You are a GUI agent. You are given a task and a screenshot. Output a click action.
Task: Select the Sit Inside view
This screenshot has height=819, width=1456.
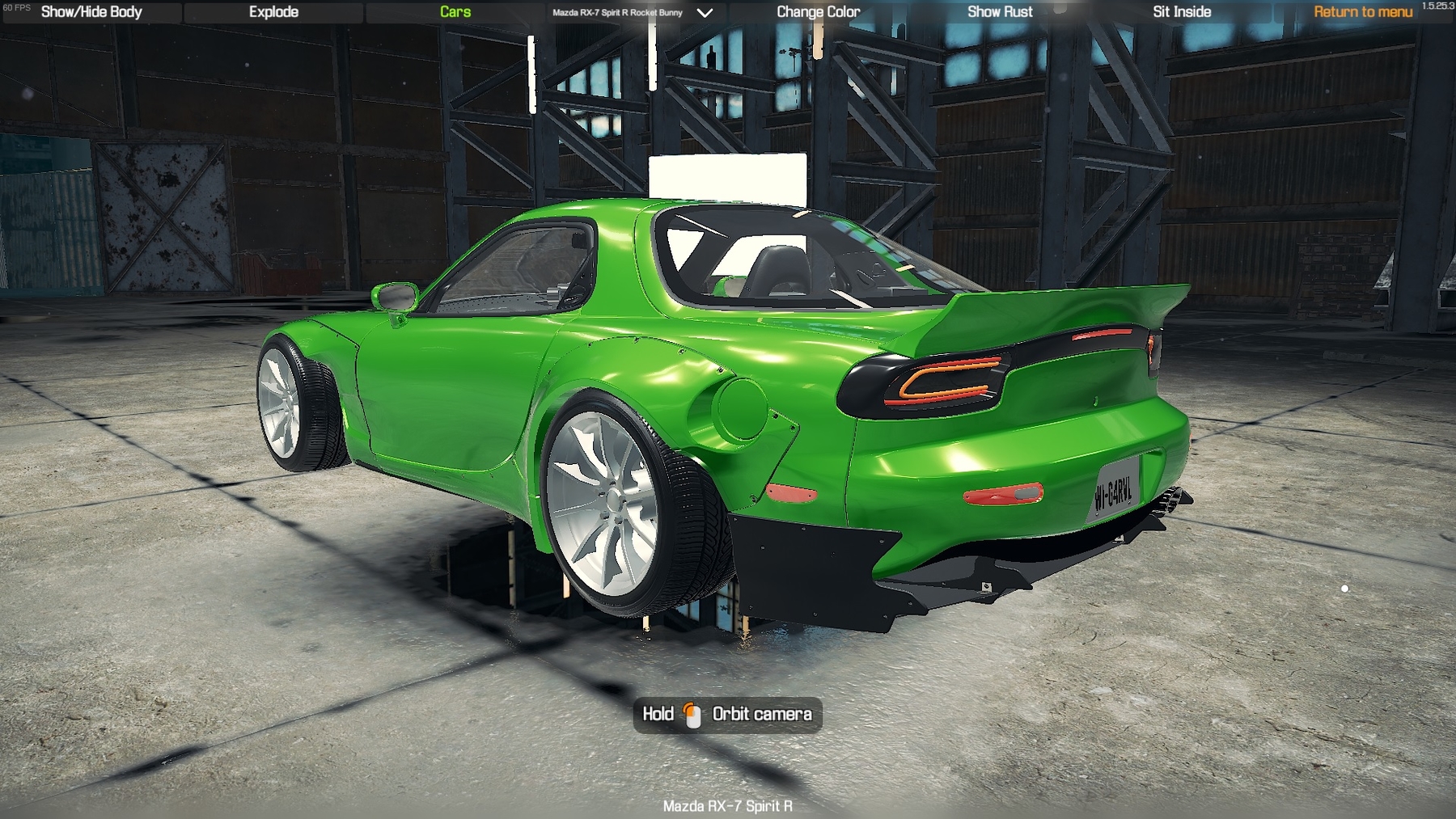[1182, 12]
